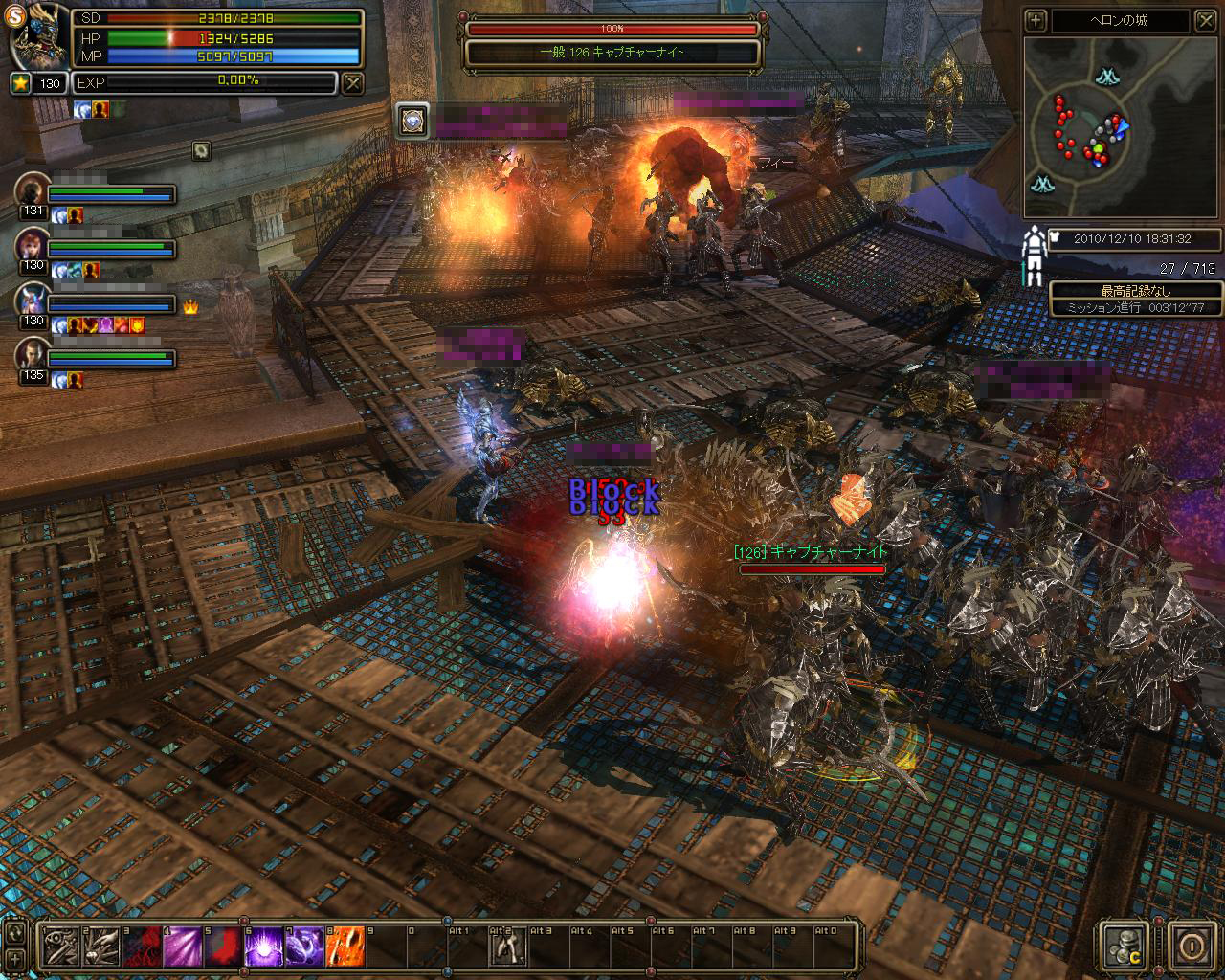Image resolution: width=1225 pixels, height=980 pixels.
Task: Click the diamond gem icon
Action: [x=412, y=120]
